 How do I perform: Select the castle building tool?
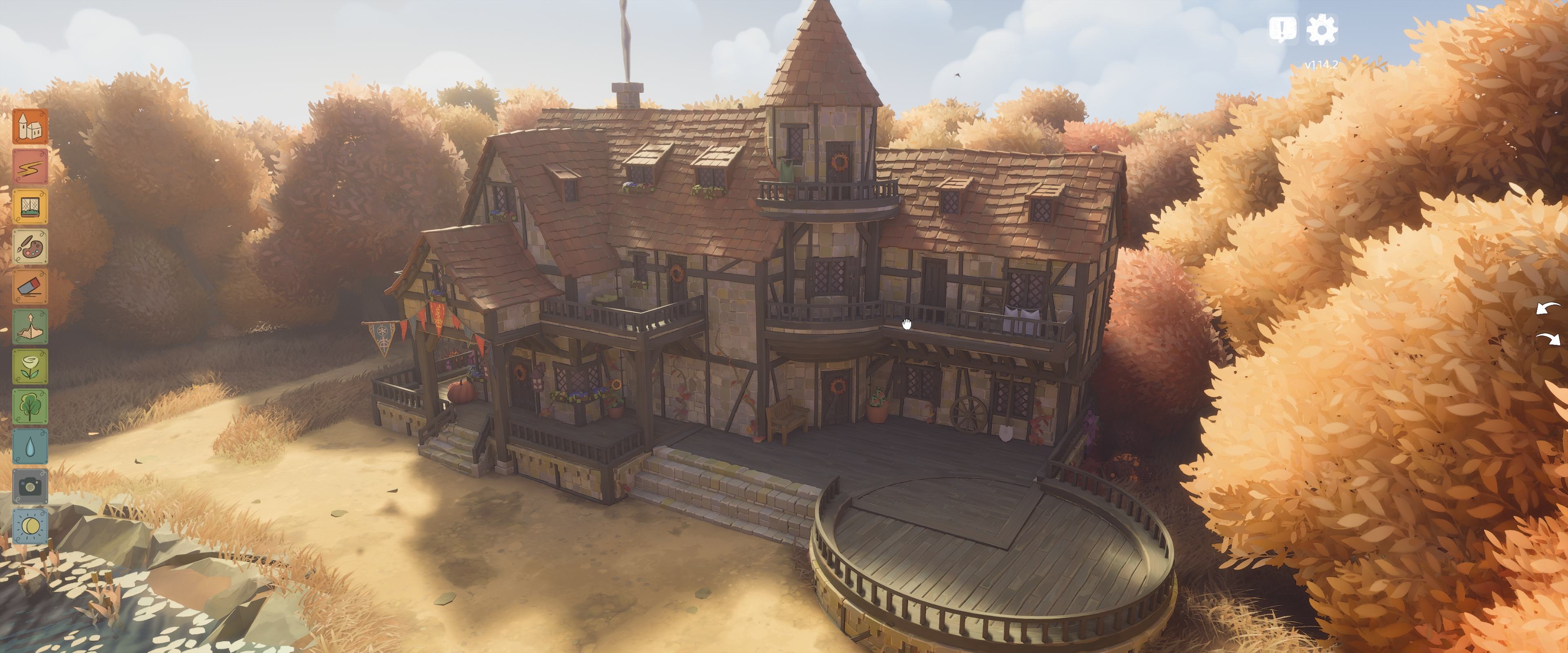pos(30,127)
